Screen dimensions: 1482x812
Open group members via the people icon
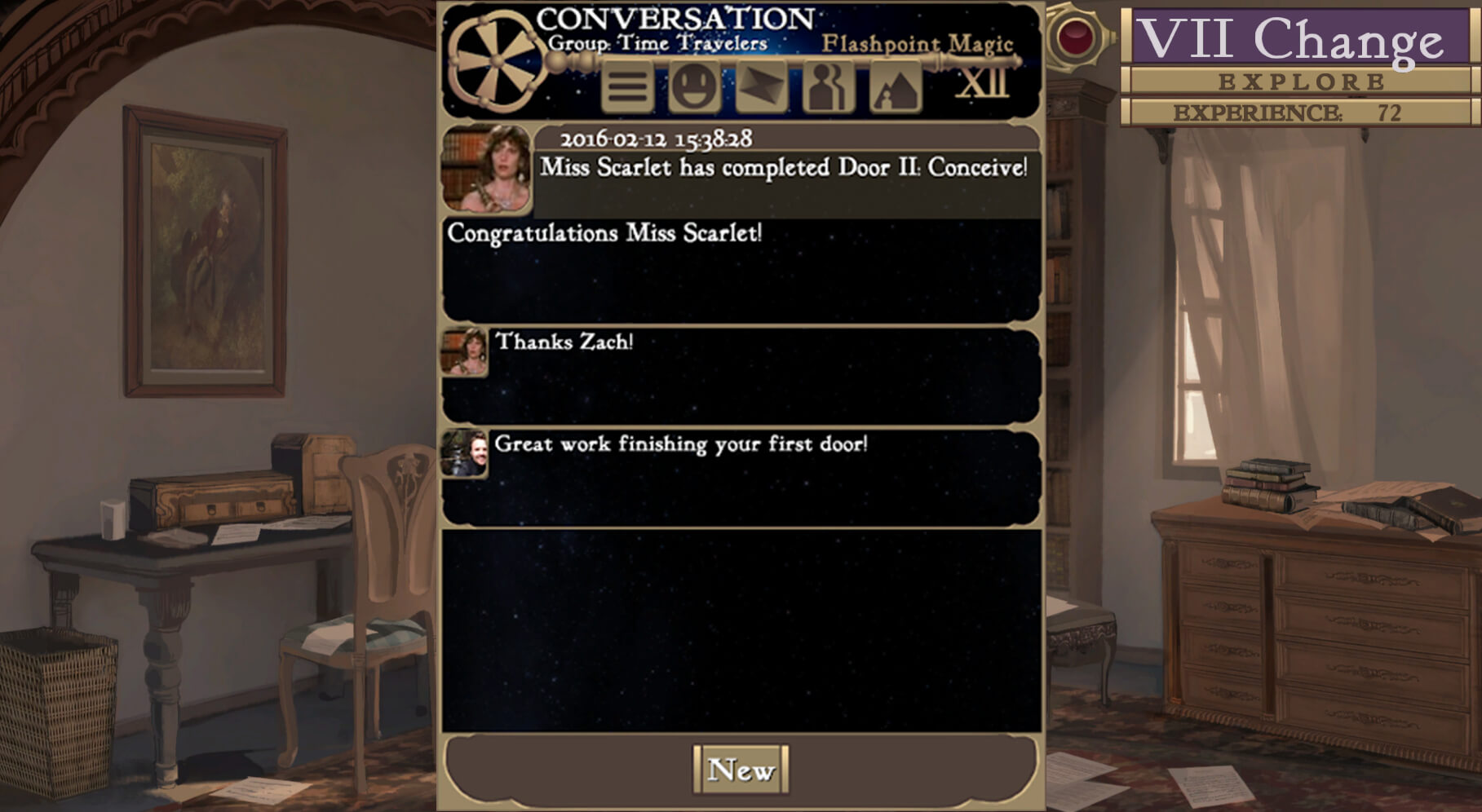click(827, 86)
